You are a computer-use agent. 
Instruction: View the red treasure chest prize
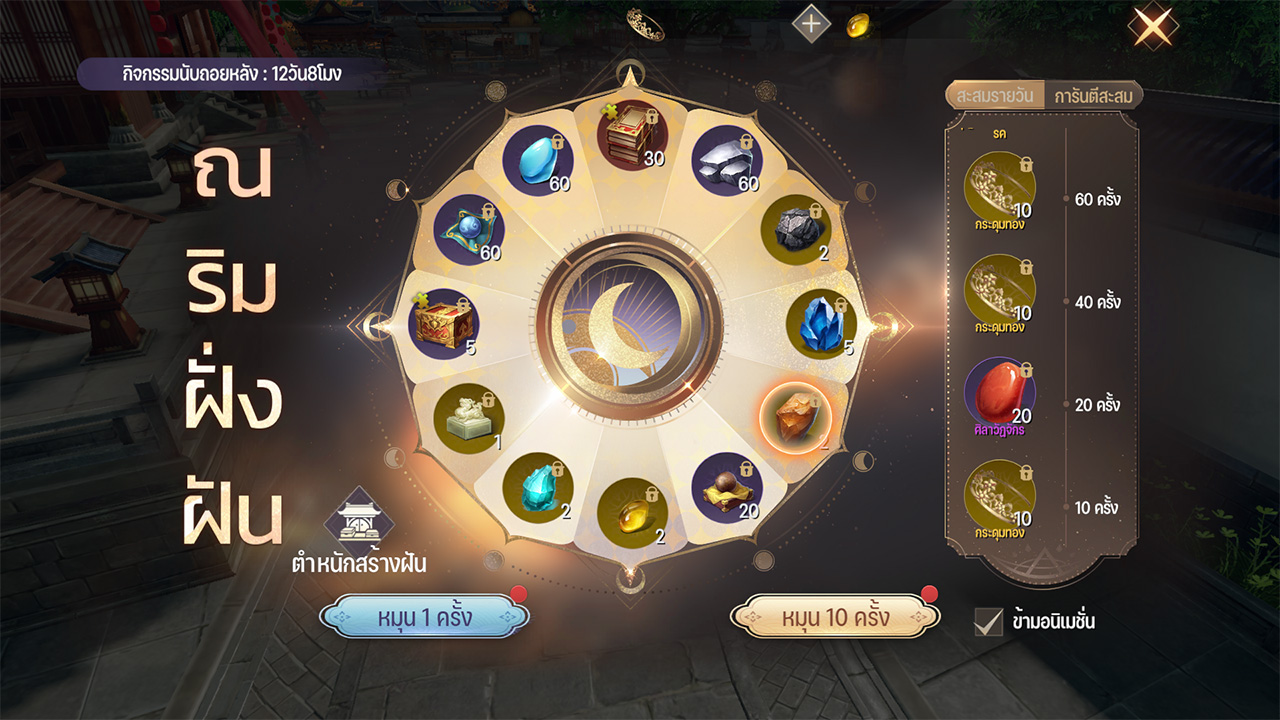coord(443,323)
